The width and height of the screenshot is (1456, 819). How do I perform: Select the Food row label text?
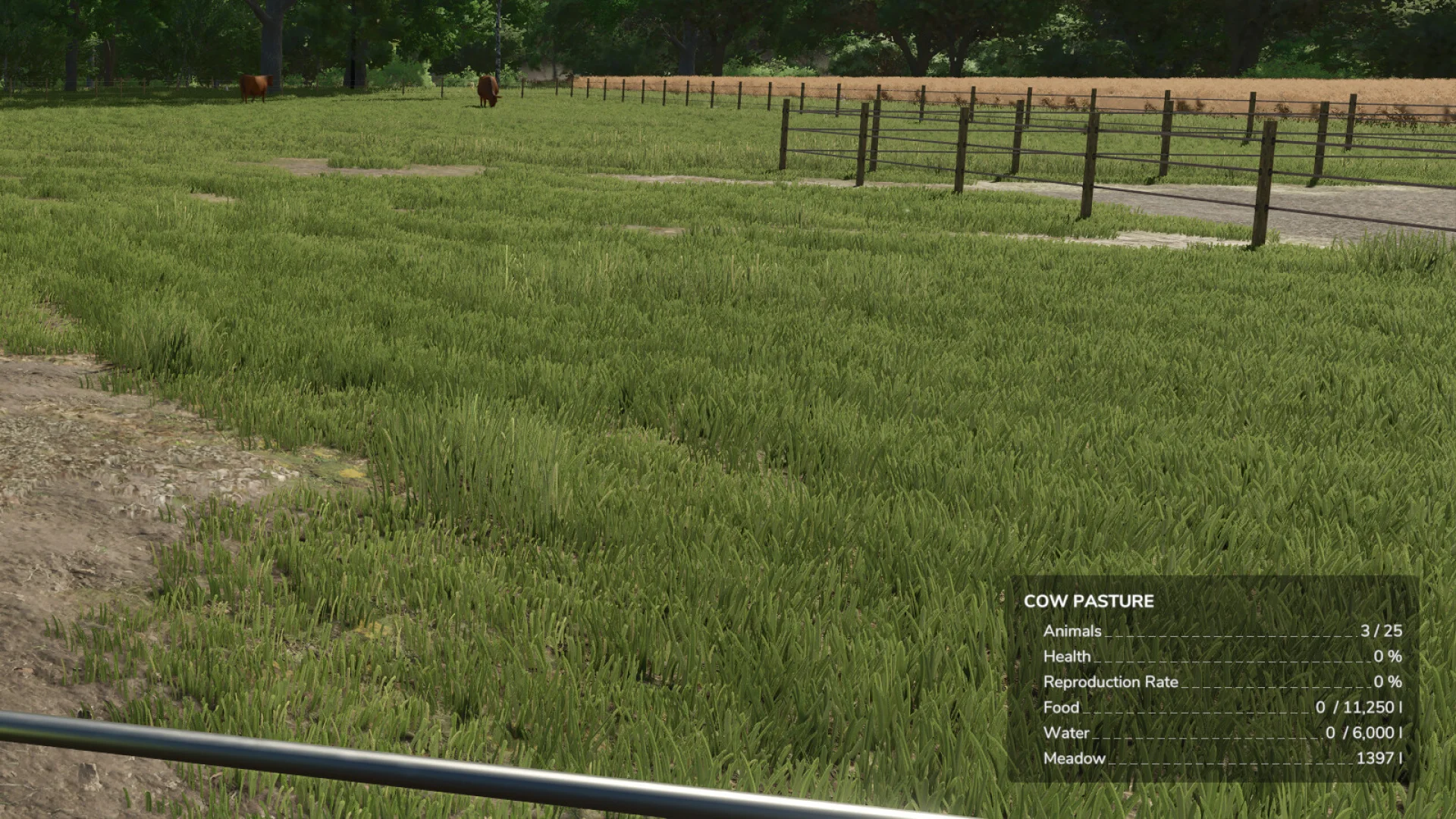[1059, 707]
